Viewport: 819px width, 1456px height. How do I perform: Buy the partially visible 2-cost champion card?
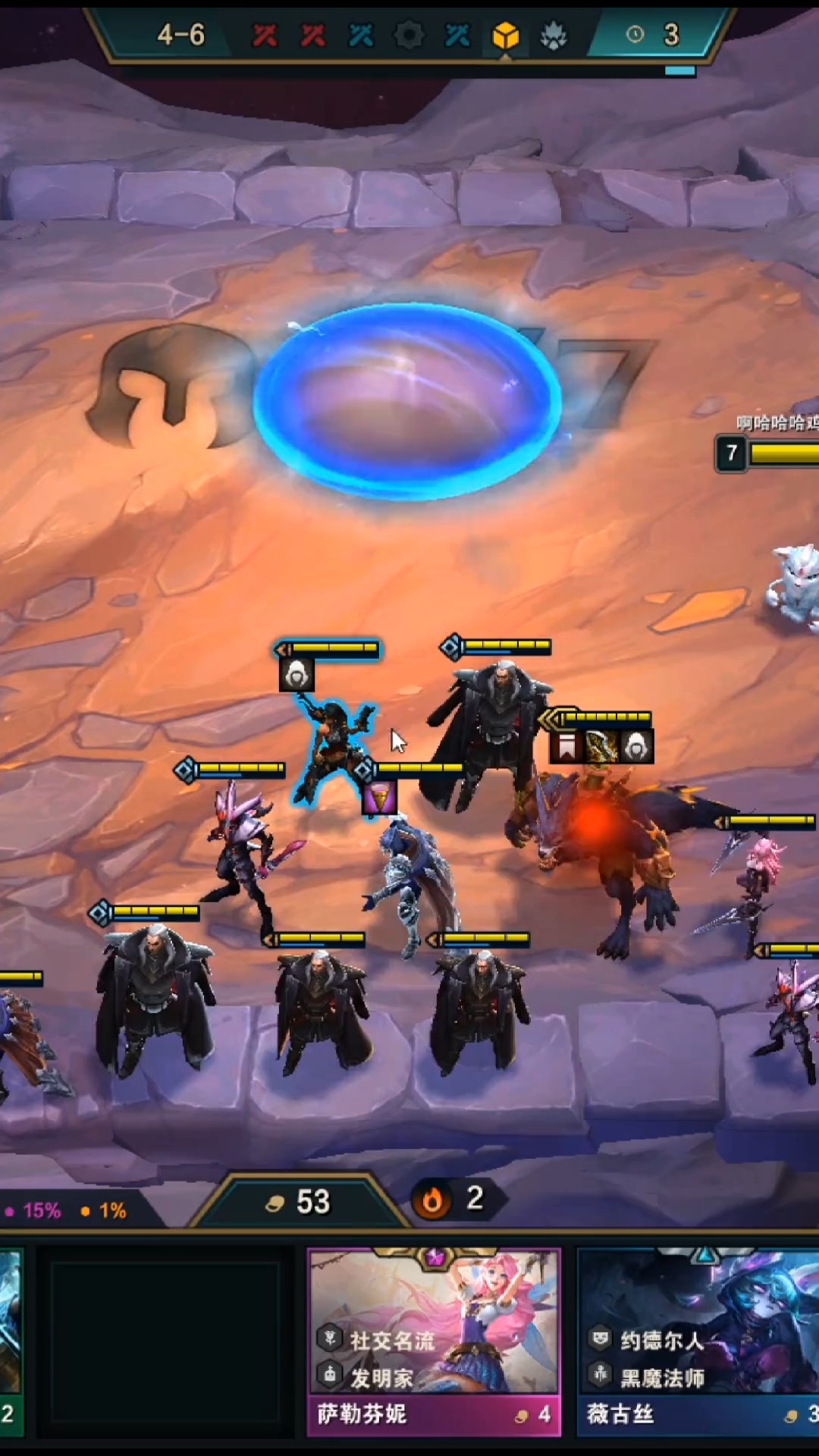point(11,1342)
